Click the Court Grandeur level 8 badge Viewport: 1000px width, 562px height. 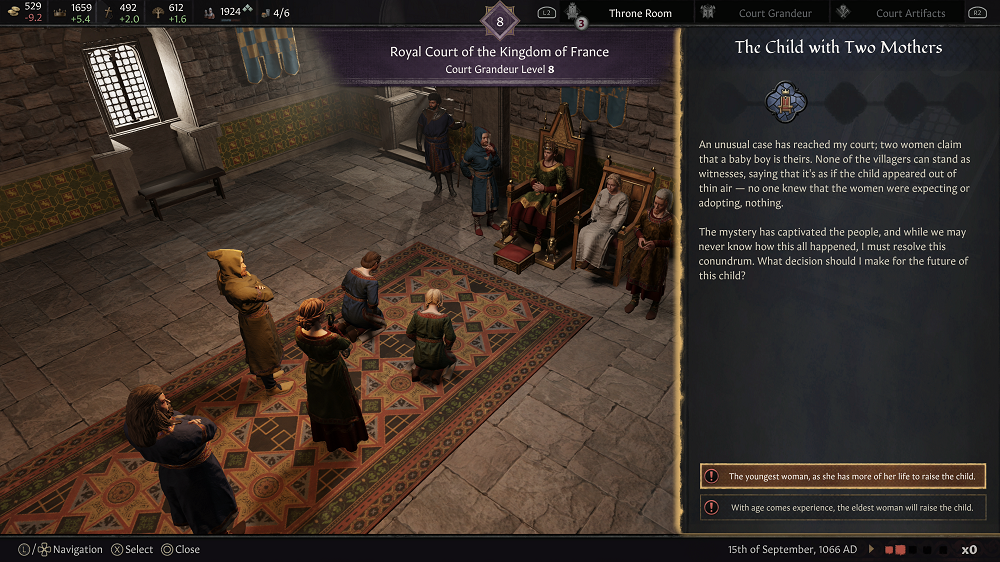[x=500, y=21]
